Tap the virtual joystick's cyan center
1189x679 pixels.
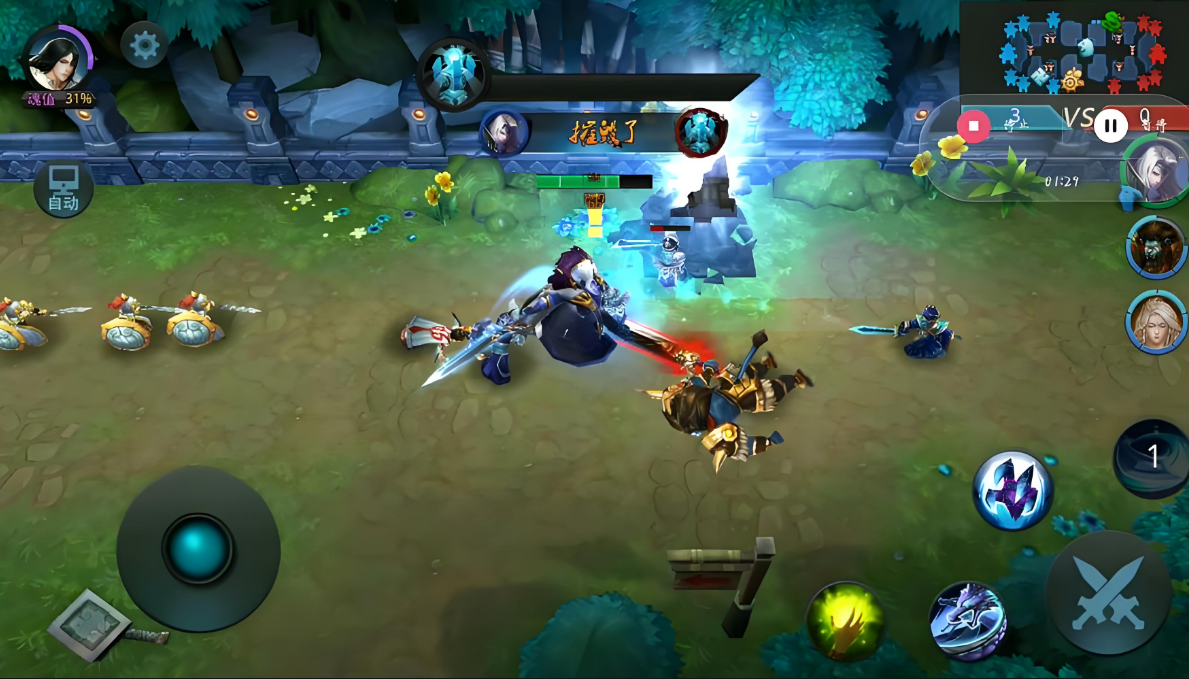[x=198, y=549]
